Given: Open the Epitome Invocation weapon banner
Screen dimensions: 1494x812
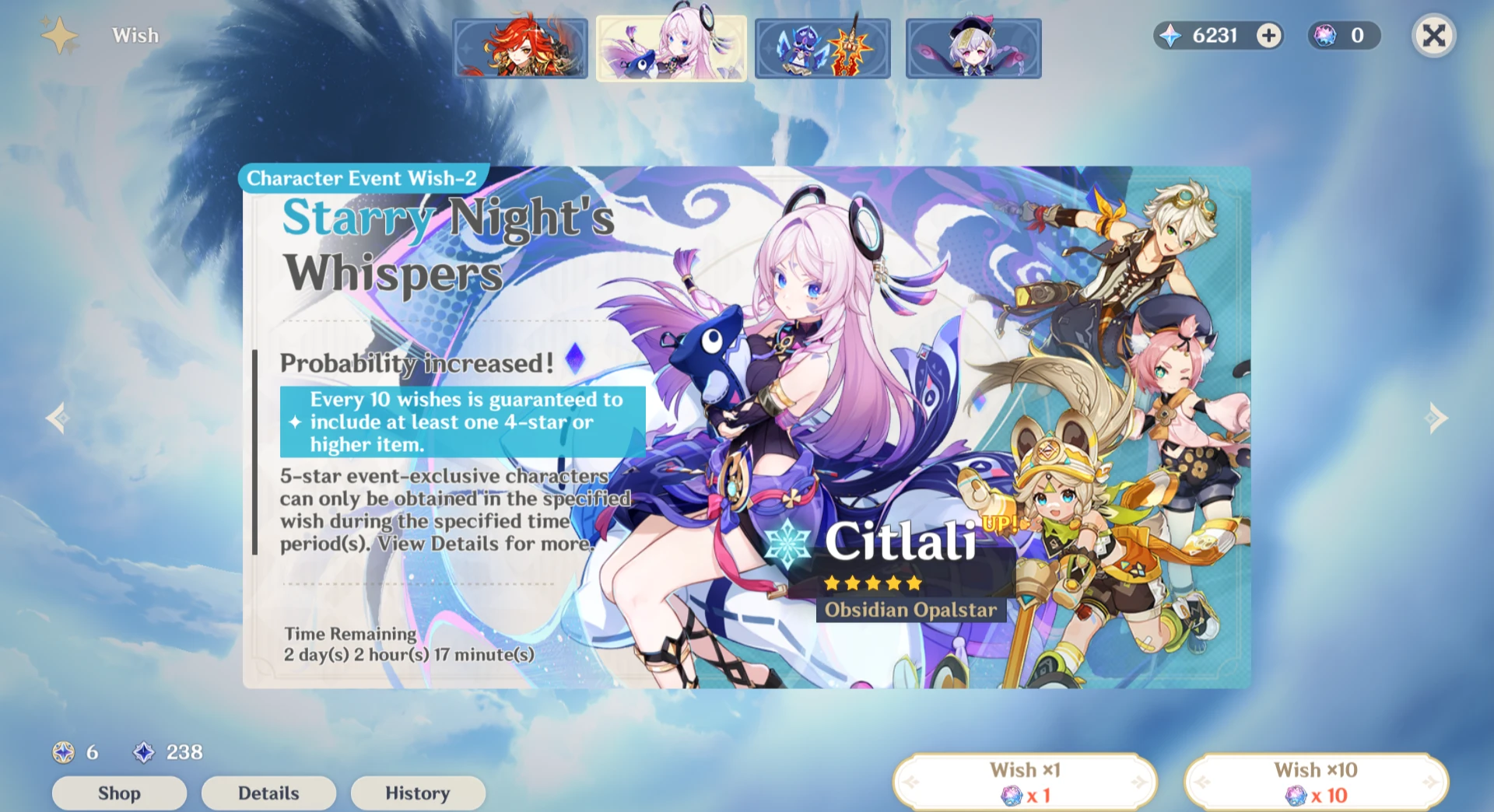Looking at the screenshot, I should pyautogui.click(x=822, y=48).
